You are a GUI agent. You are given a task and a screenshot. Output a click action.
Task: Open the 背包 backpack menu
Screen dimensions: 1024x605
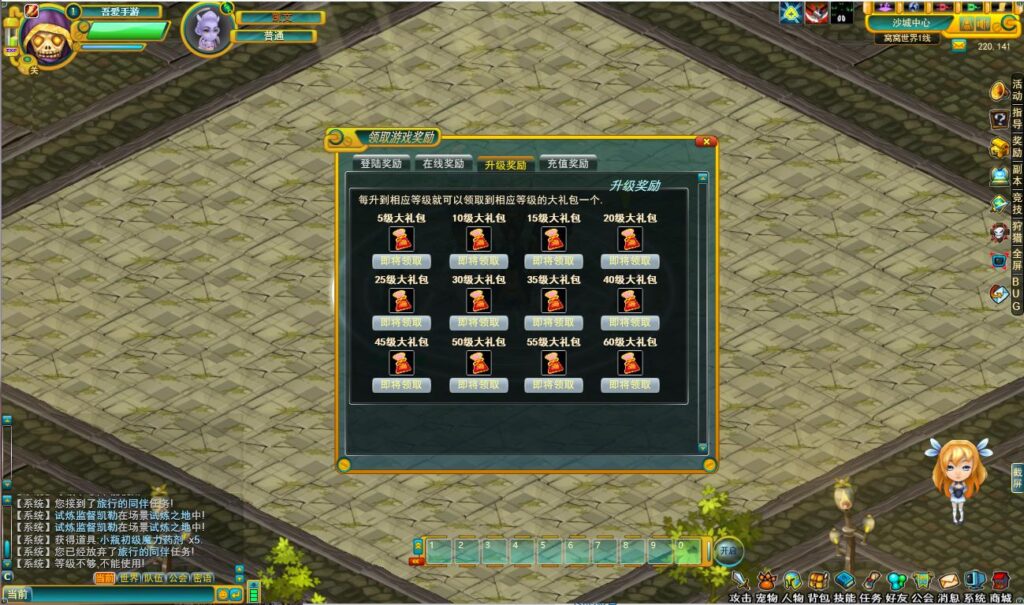818,582
